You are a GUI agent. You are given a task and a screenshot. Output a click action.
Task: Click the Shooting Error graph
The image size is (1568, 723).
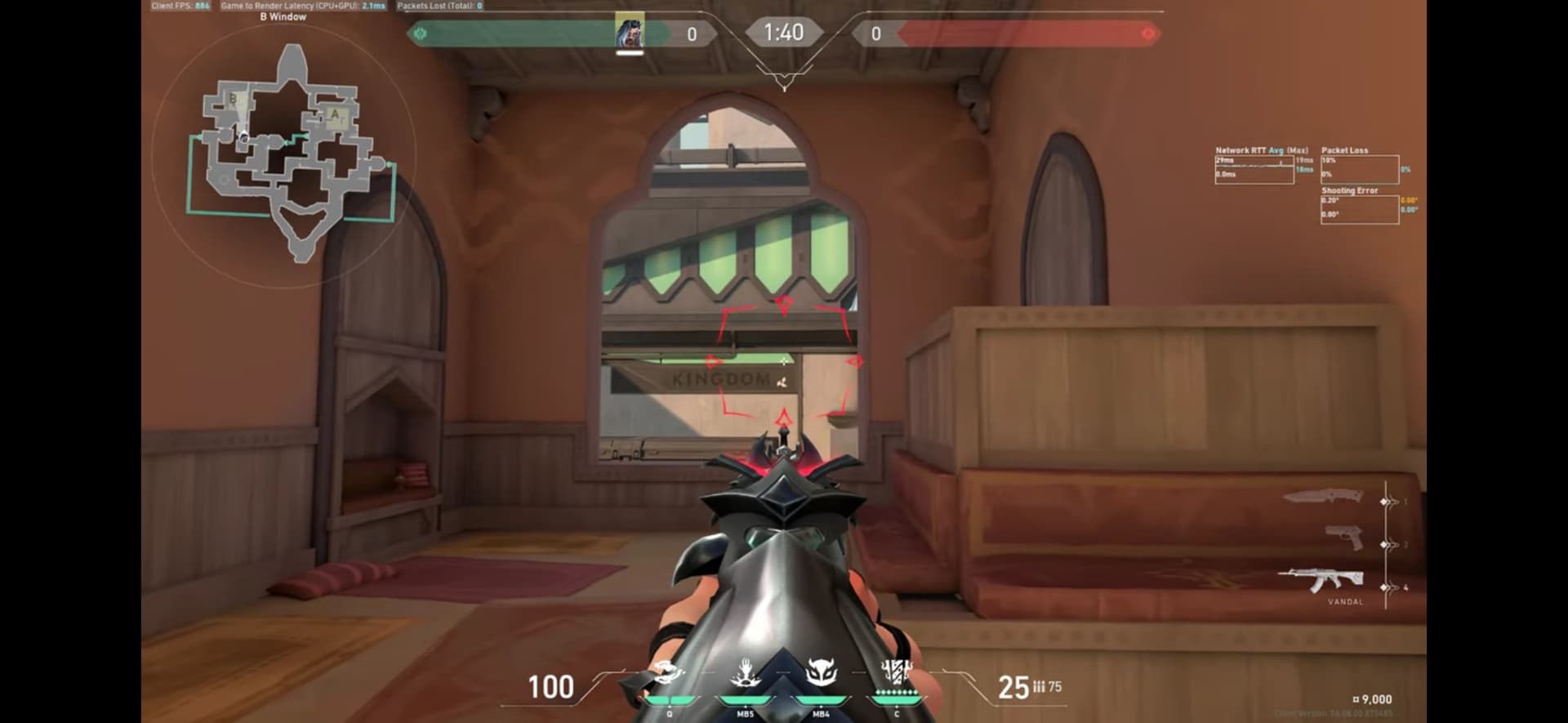(1359, 209)
